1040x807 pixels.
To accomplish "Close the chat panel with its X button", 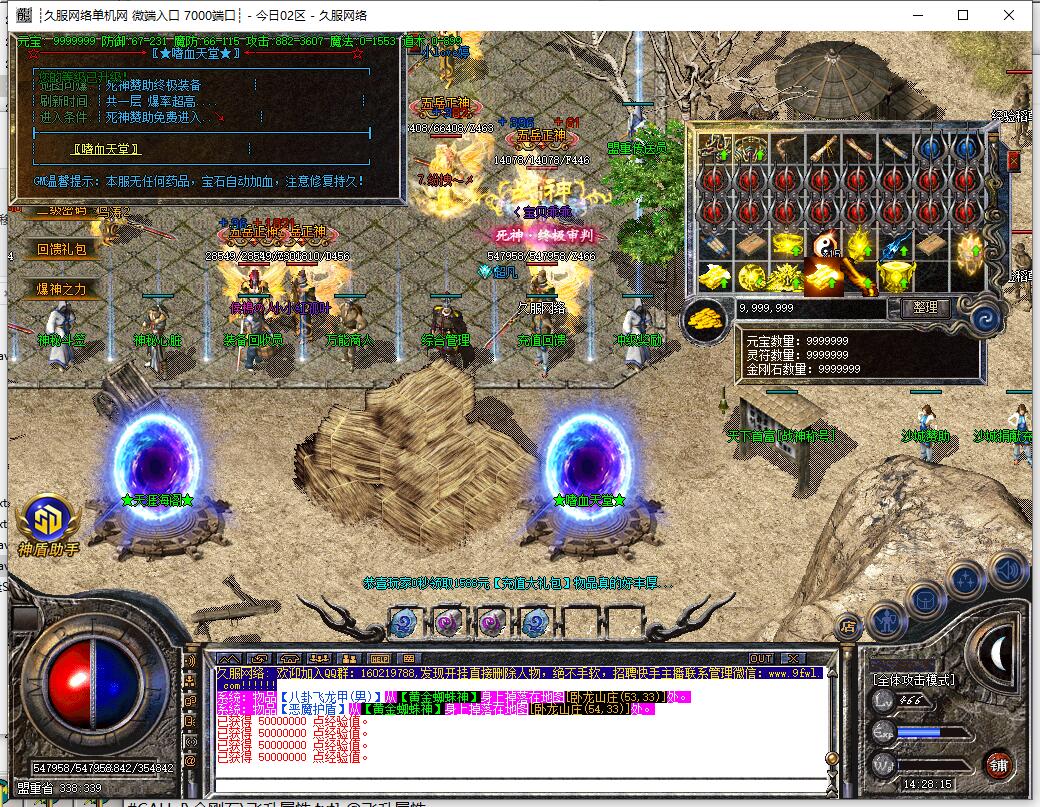I will [x=791, y=658].
